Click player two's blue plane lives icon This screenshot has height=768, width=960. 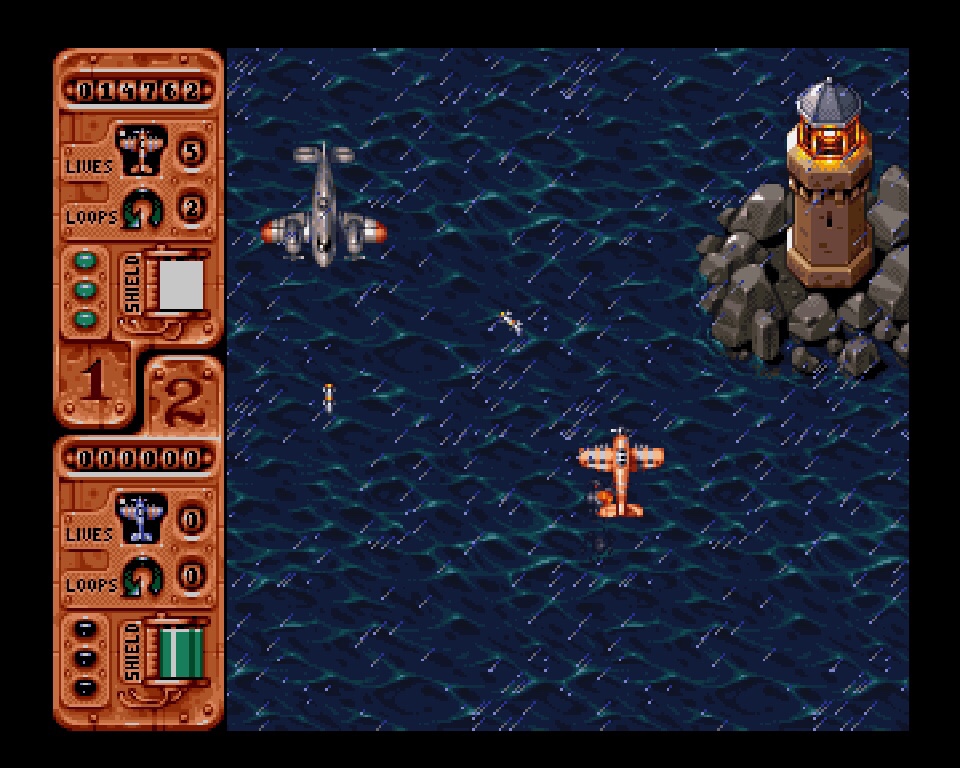139,518
